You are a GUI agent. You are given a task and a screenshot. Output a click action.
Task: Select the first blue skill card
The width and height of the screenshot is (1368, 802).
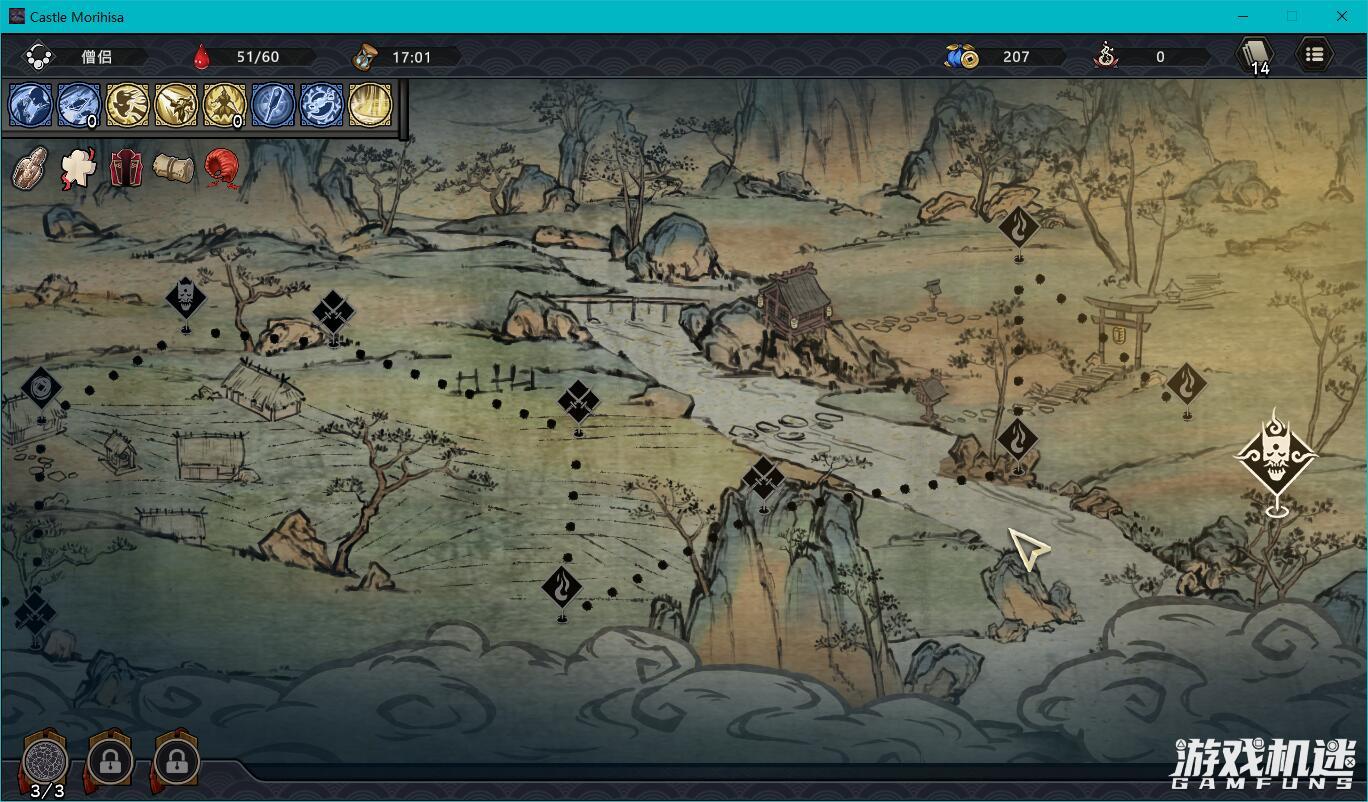[30, 104]
